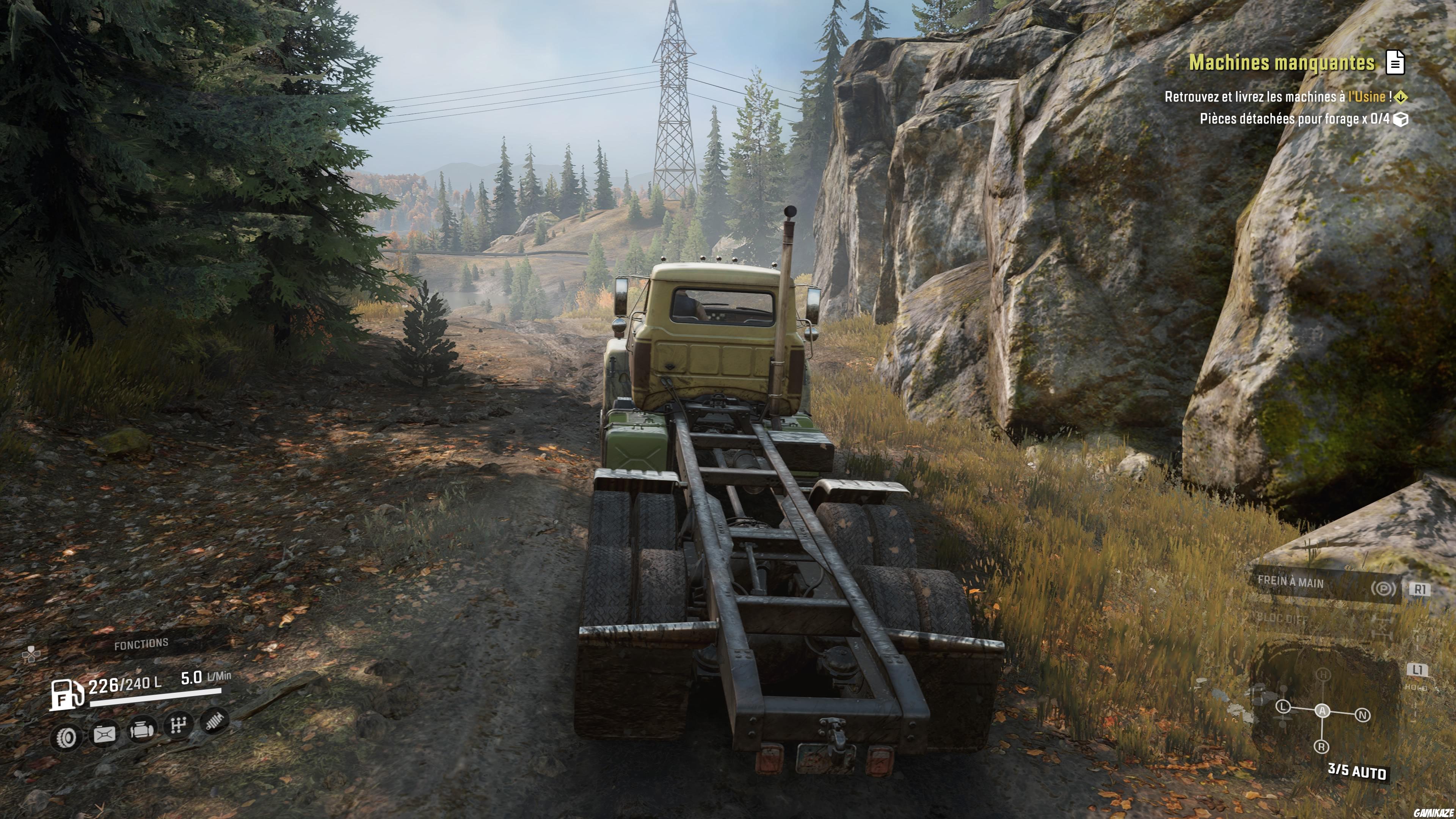Toggle the Frein à main handbrake
Screen dimensions: 1456x819
[1290, 582]
